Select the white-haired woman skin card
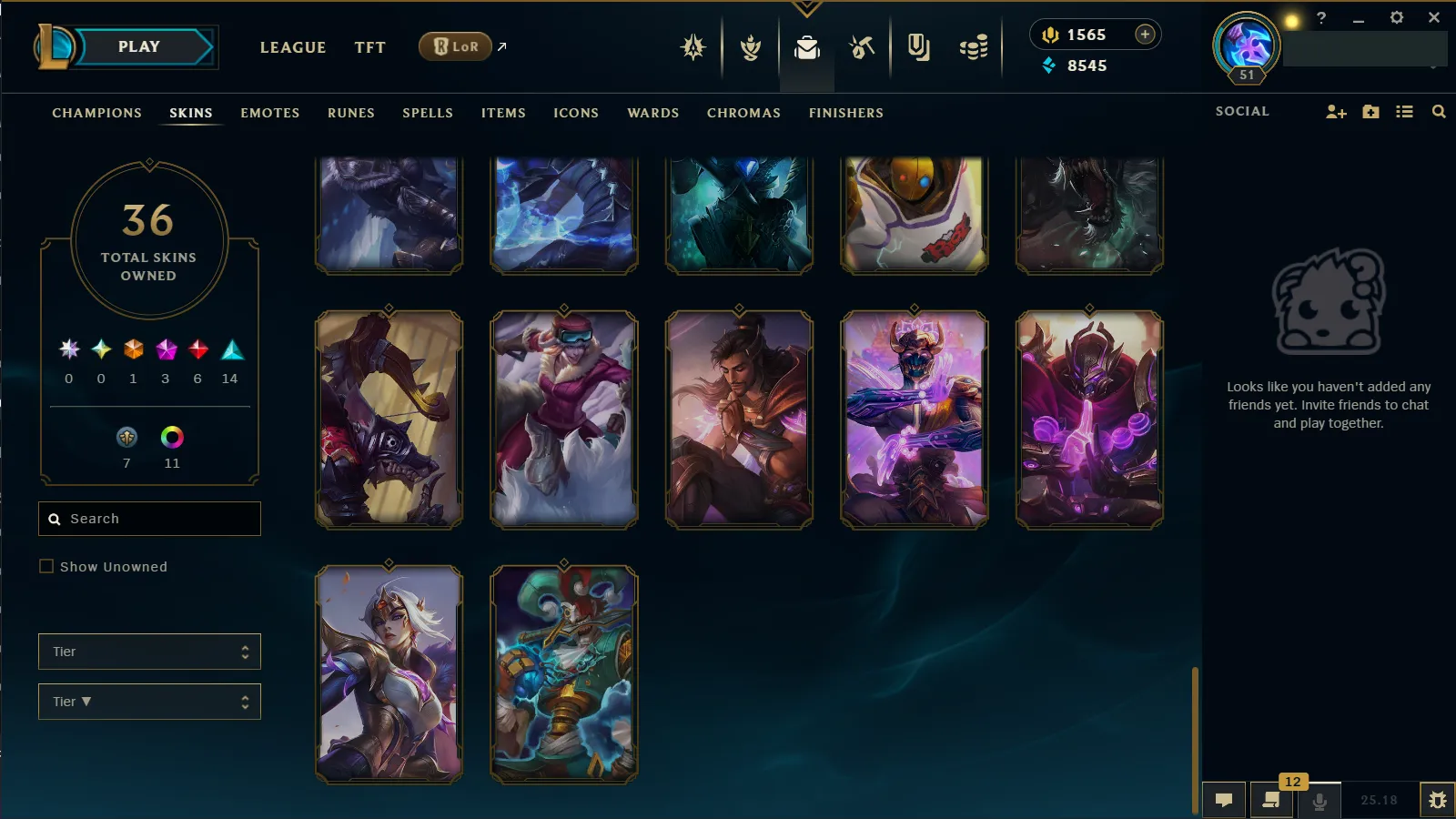The height and width of the screenshot is (819, 1456). [389, 674]
